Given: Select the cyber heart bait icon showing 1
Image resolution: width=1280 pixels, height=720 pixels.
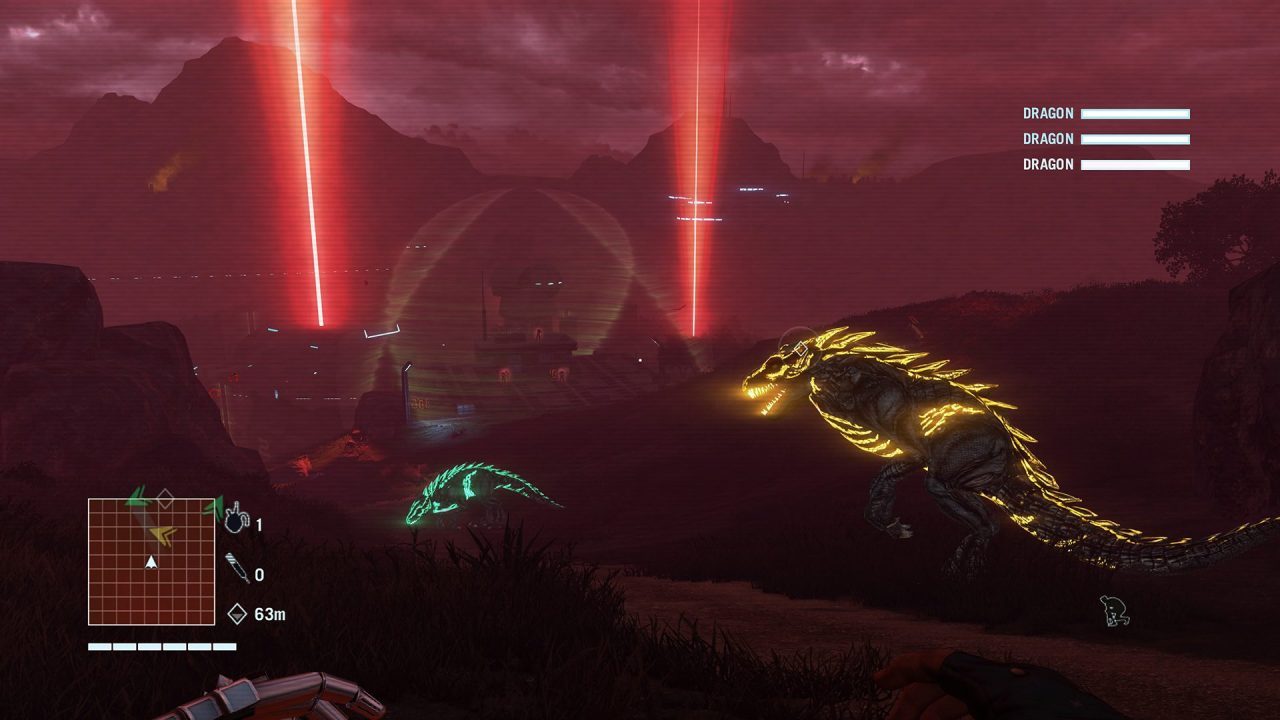Looking at the screenshot, I should point(236,519).
